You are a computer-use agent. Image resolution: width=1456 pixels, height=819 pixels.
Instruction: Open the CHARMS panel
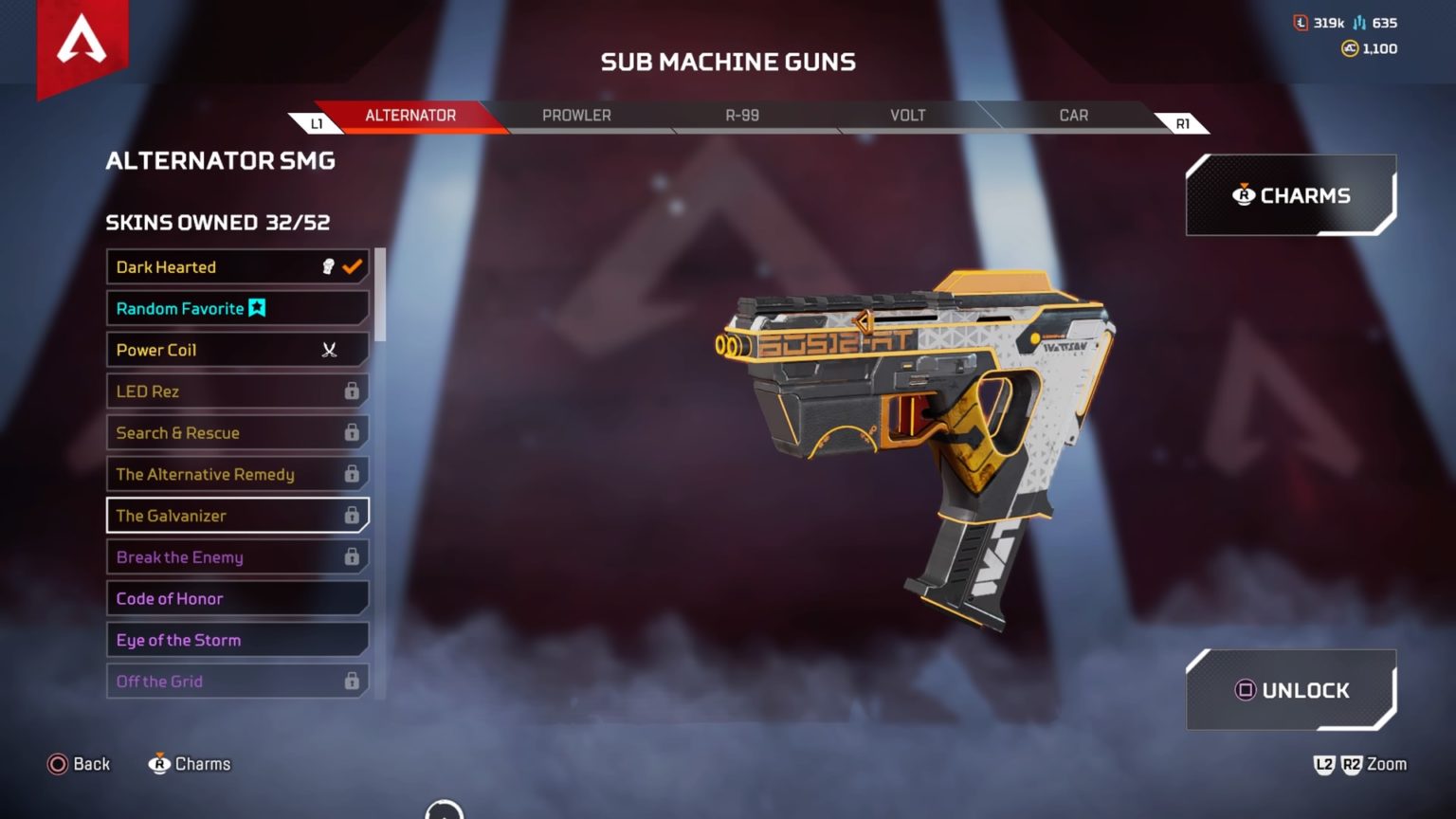(x=1291, y=195)
